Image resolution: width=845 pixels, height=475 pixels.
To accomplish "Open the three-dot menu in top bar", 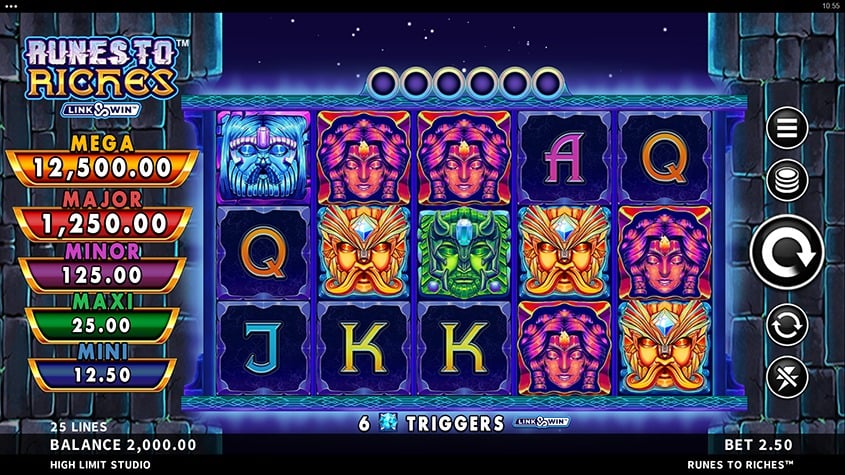I will point(13,6).
